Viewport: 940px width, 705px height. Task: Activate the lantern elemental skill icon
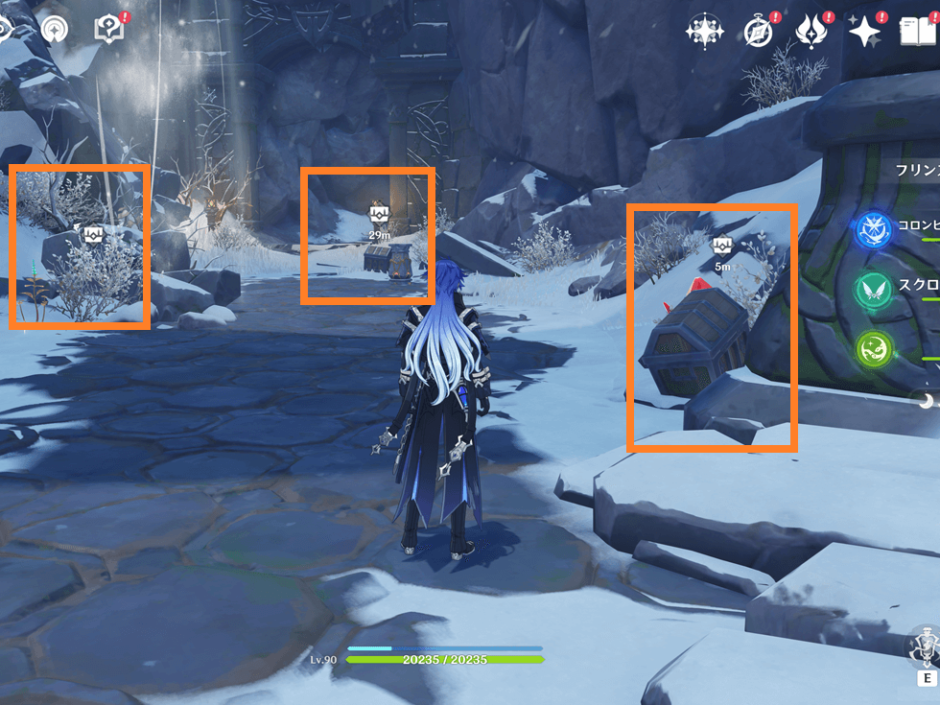click(924, 647)
